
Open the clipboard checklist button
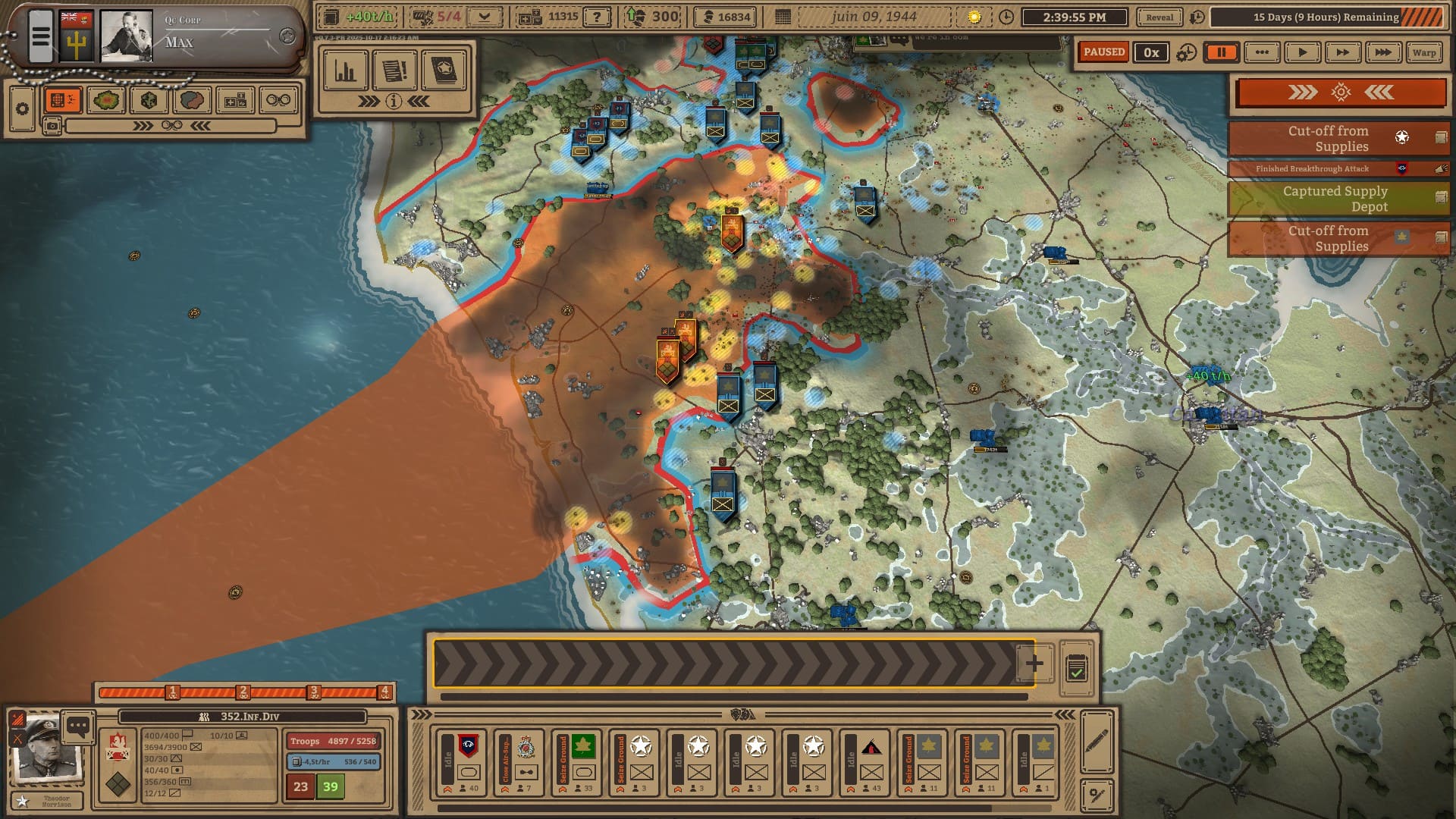click(x=1076, y=669)
